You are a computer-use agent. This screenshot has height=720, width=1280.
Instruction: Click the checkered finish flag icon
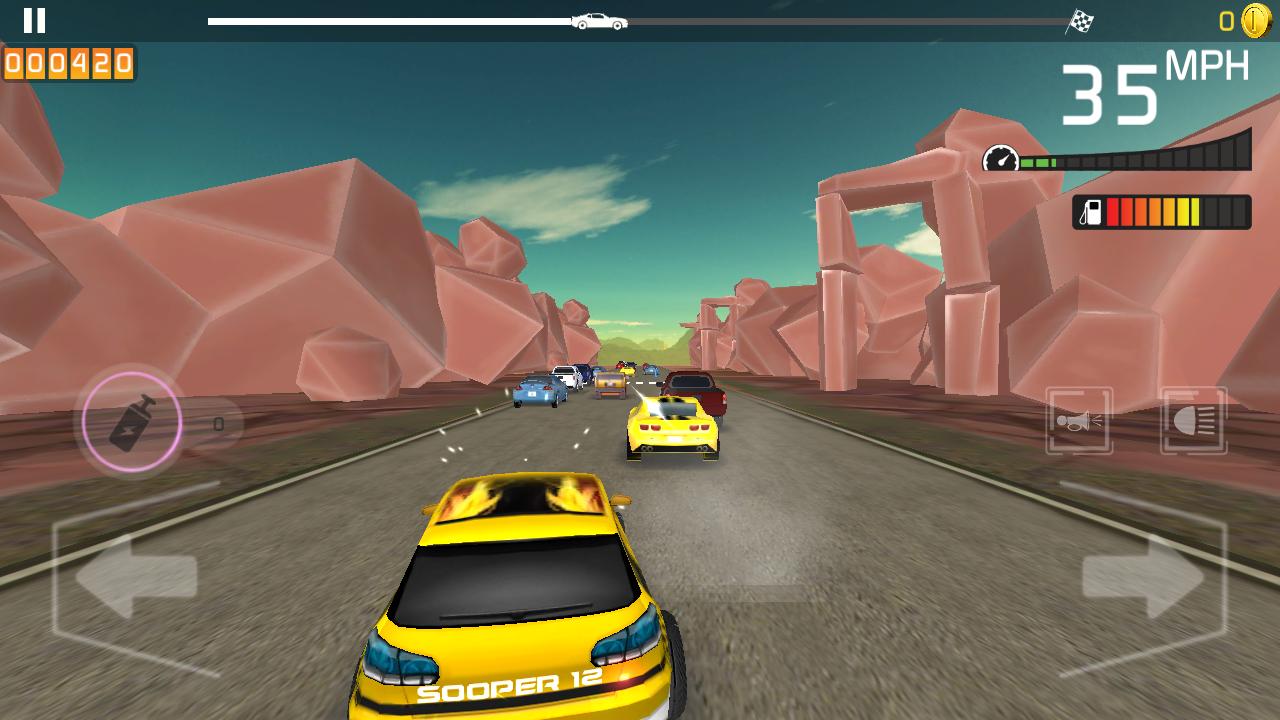click(1081, 20)
